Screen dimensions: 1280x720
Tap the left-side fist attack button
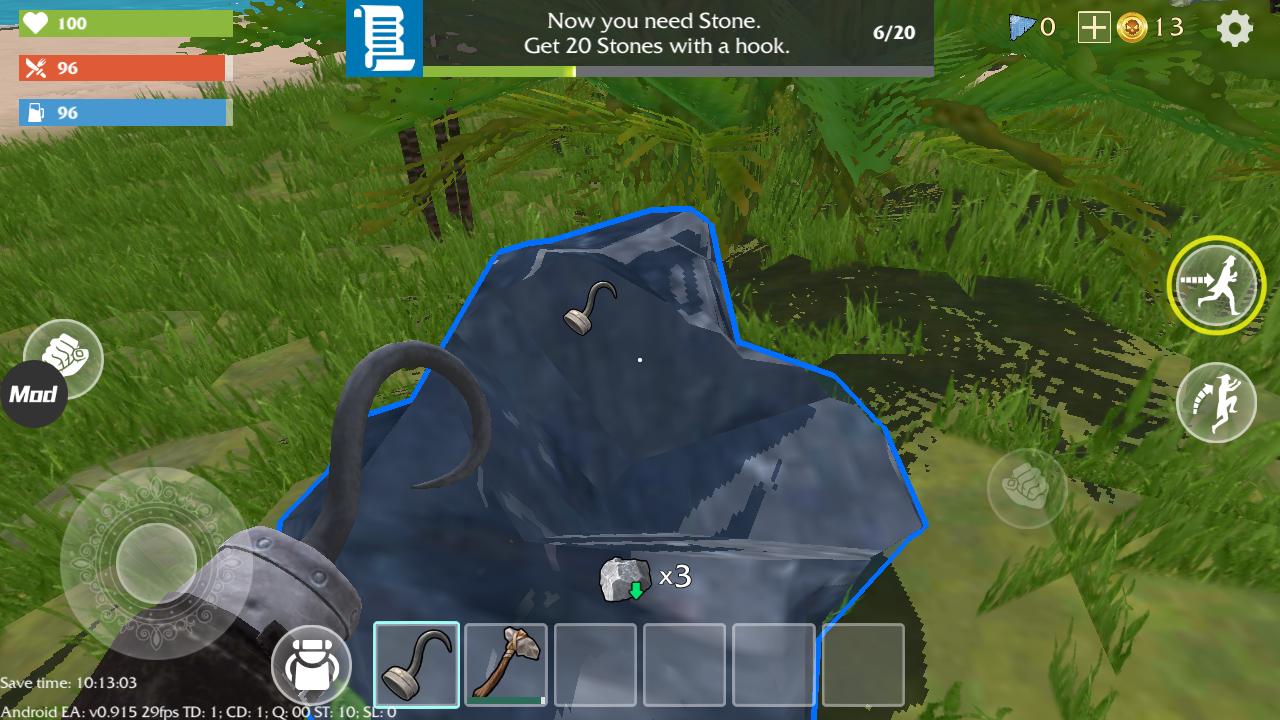point(64,358)
